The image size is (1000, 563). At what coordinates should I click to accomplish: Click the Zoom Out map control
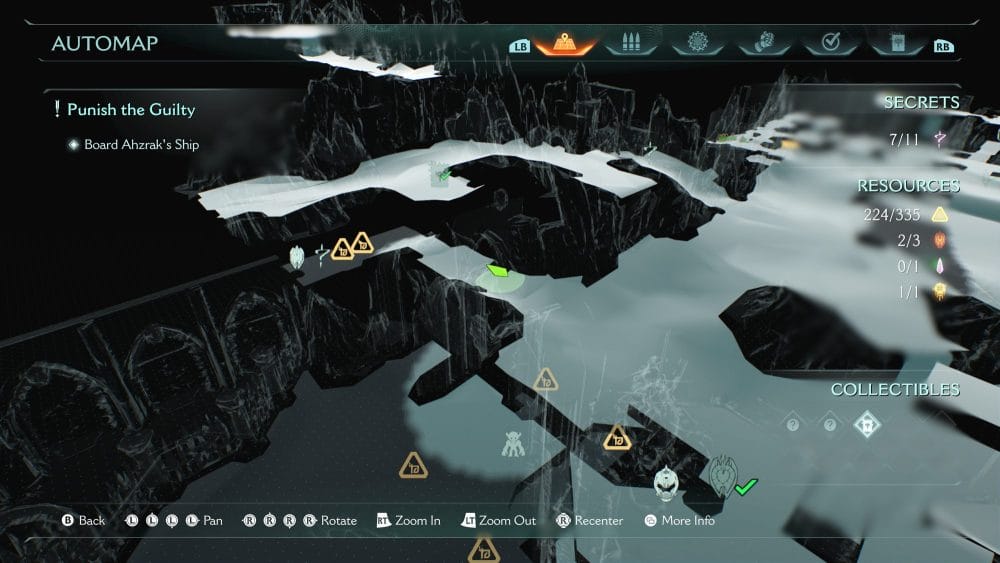tap(498, 521)
